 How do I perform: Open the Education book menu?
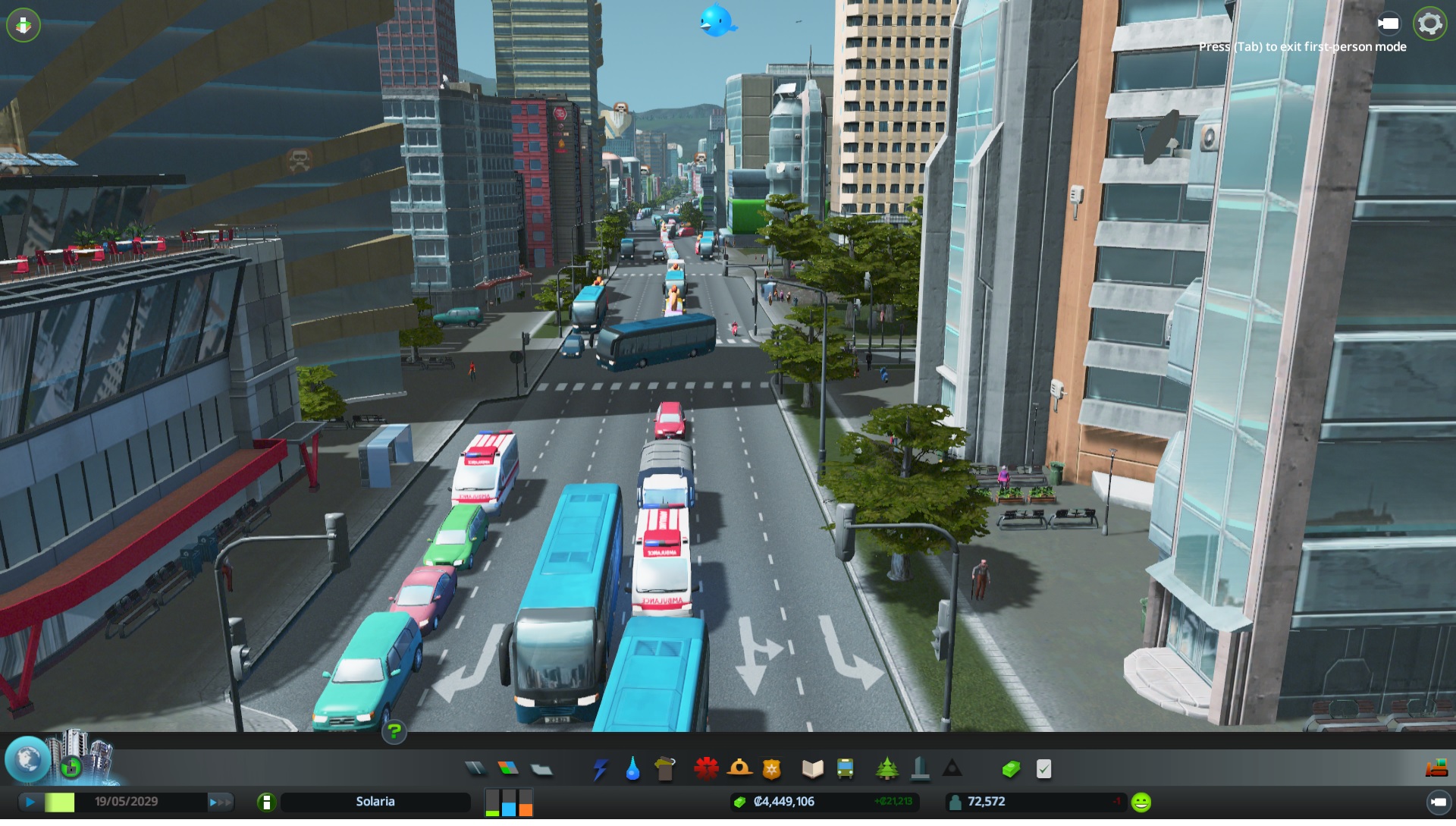coord(812,769)
